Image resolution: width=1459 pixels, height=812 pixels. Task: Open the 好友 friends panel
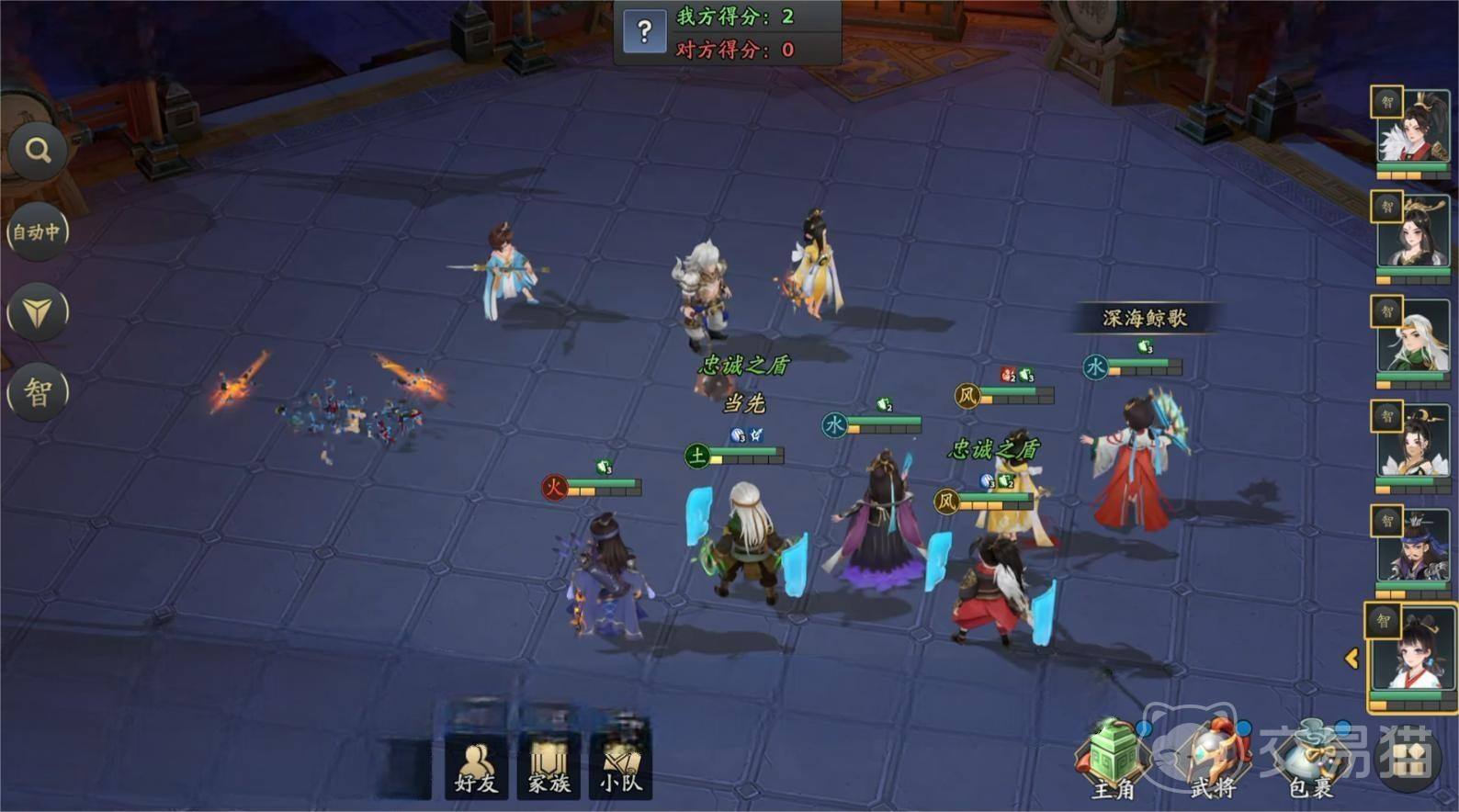coord(476,767)
